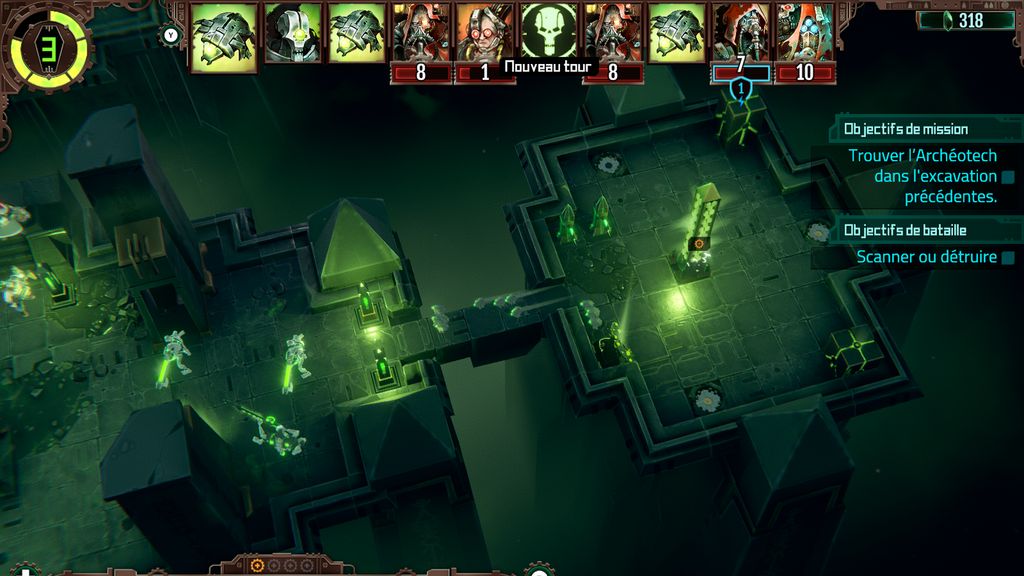Select the 'Trouver l'Archéotech' mission objective
The width and height of the screenshot is (1024, 576).
coord(922,176)
